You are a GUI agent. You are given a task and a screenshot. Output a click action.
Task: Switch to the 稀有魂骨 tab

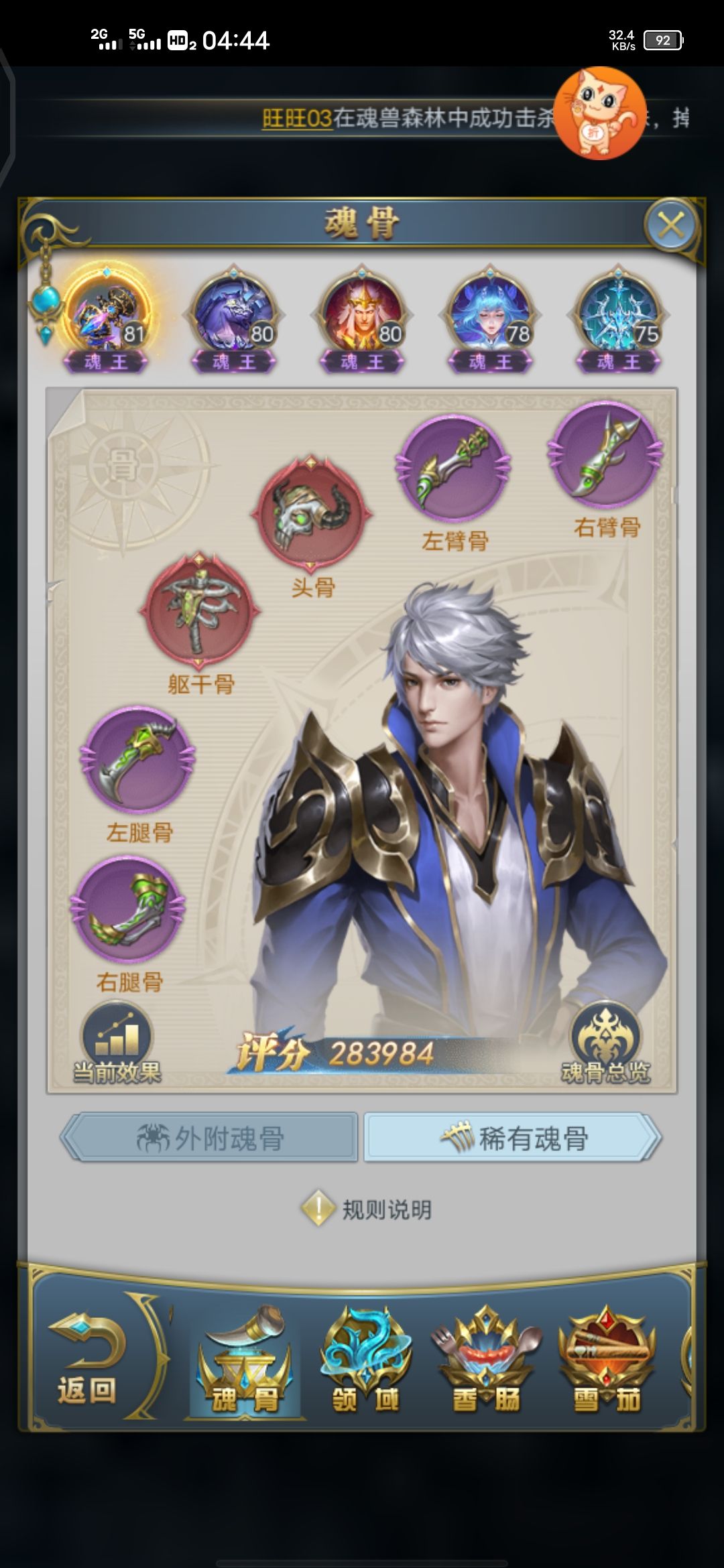click(513, 1138)
